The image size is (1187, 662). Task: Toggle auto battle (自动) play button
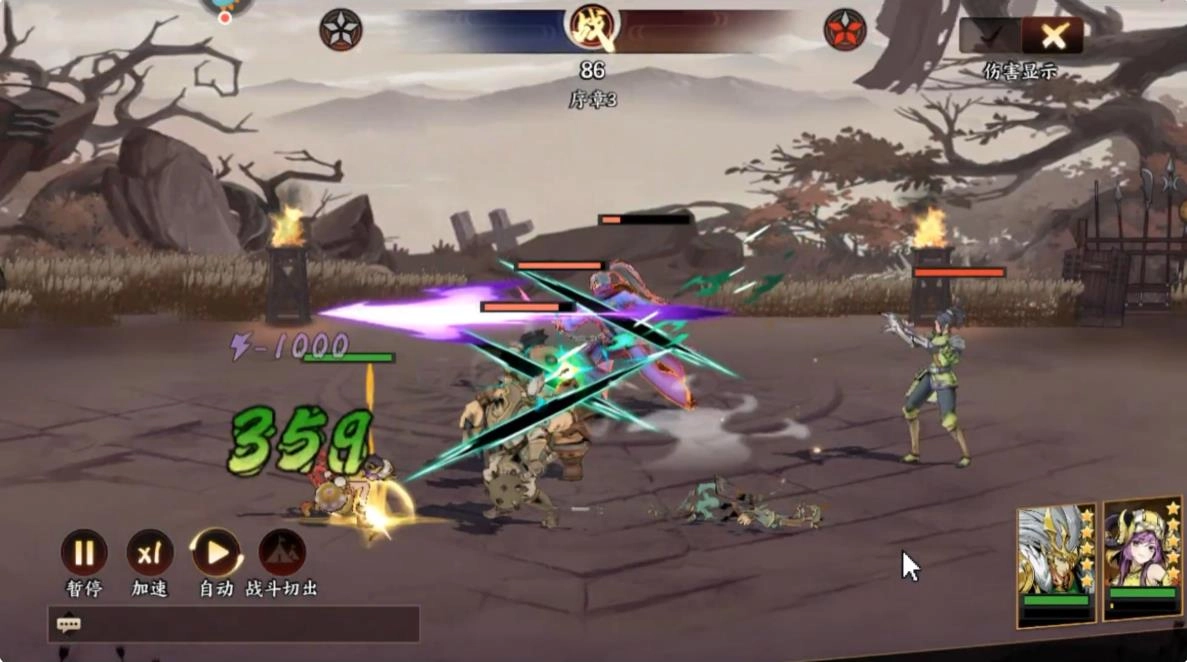[x=216, y=553]
